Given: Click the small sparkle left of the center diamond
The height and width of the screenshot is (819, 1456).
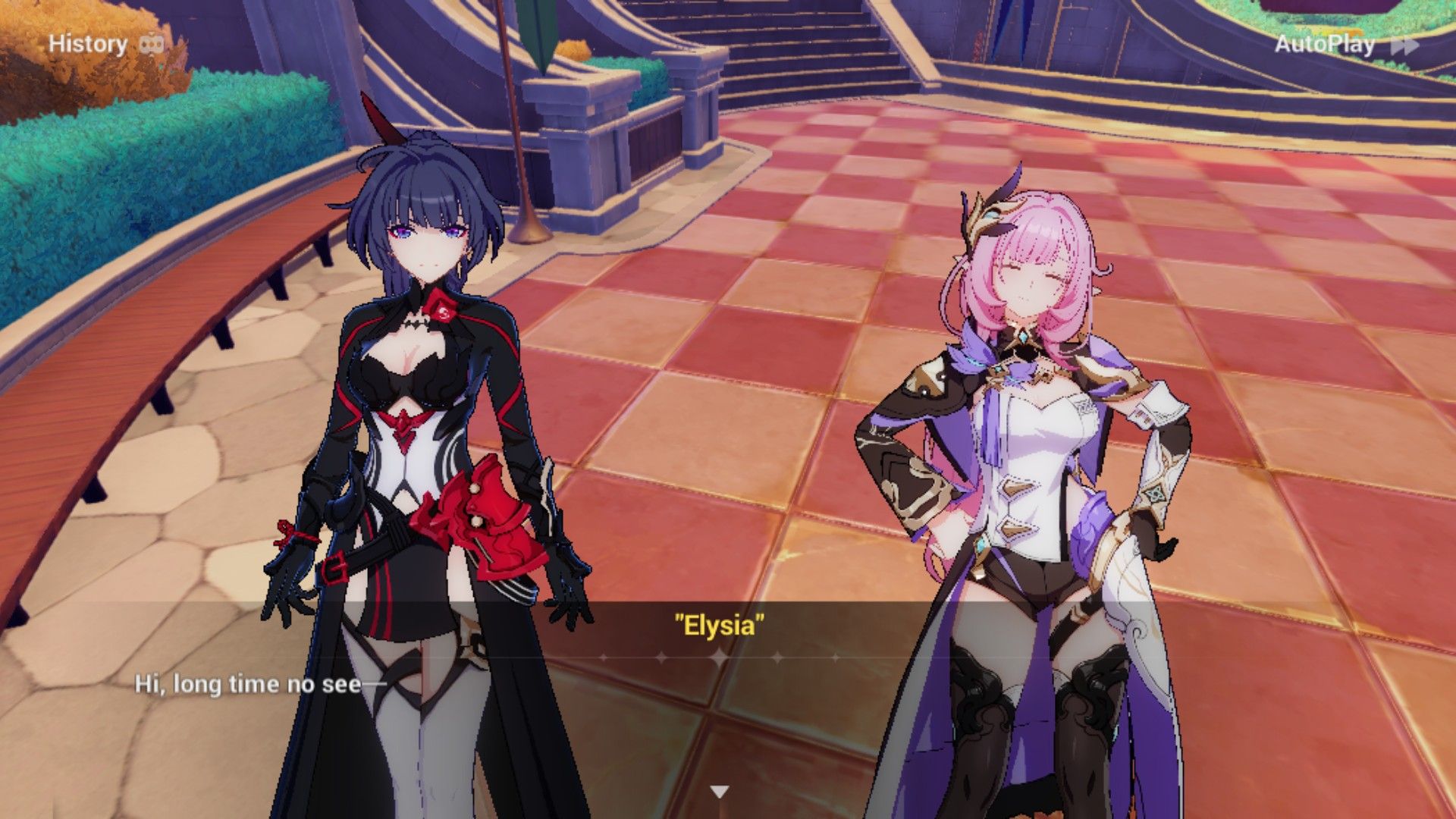Looking at the screenshot, I should pyautogui.click(x=604, y=657).
